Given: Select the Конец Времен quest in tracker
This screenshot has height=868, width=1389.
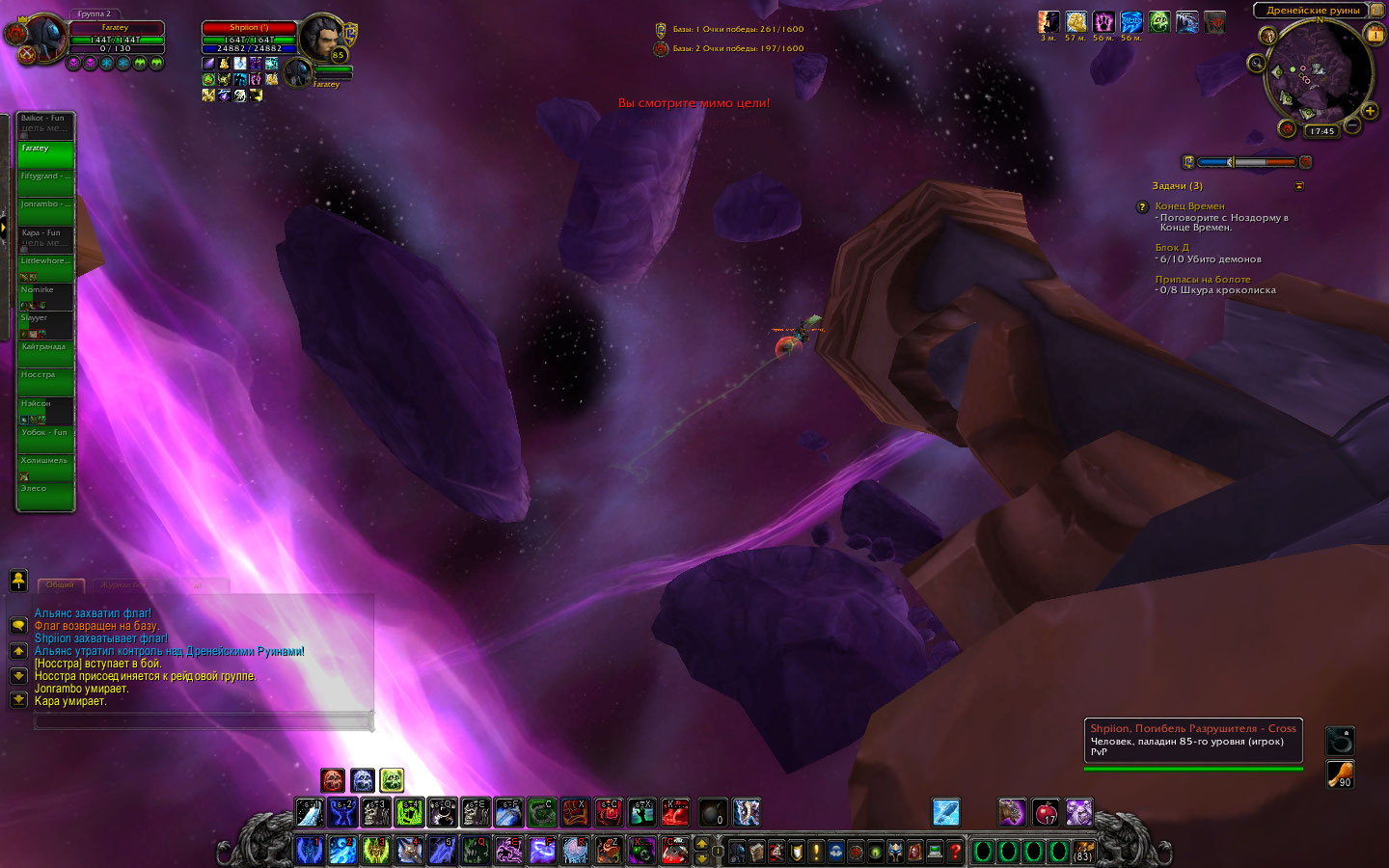Looking at the screenshot, I should coord(1189,206).
